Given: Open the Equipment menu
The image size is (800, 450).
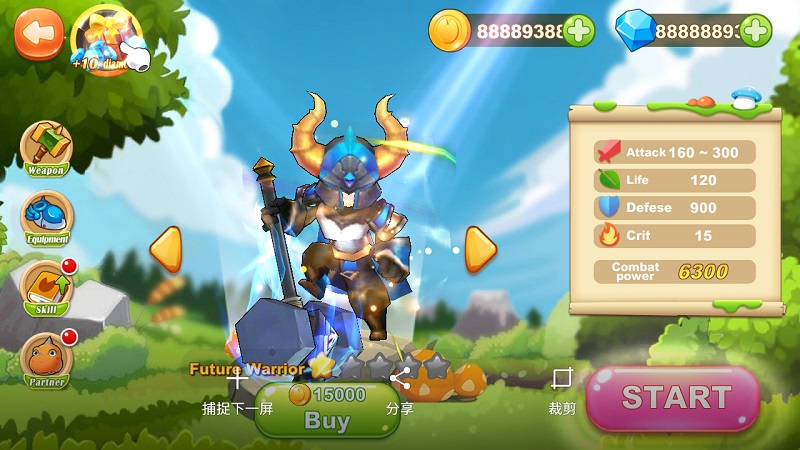Looking at the screenshot, I should (x=46, y=219).
